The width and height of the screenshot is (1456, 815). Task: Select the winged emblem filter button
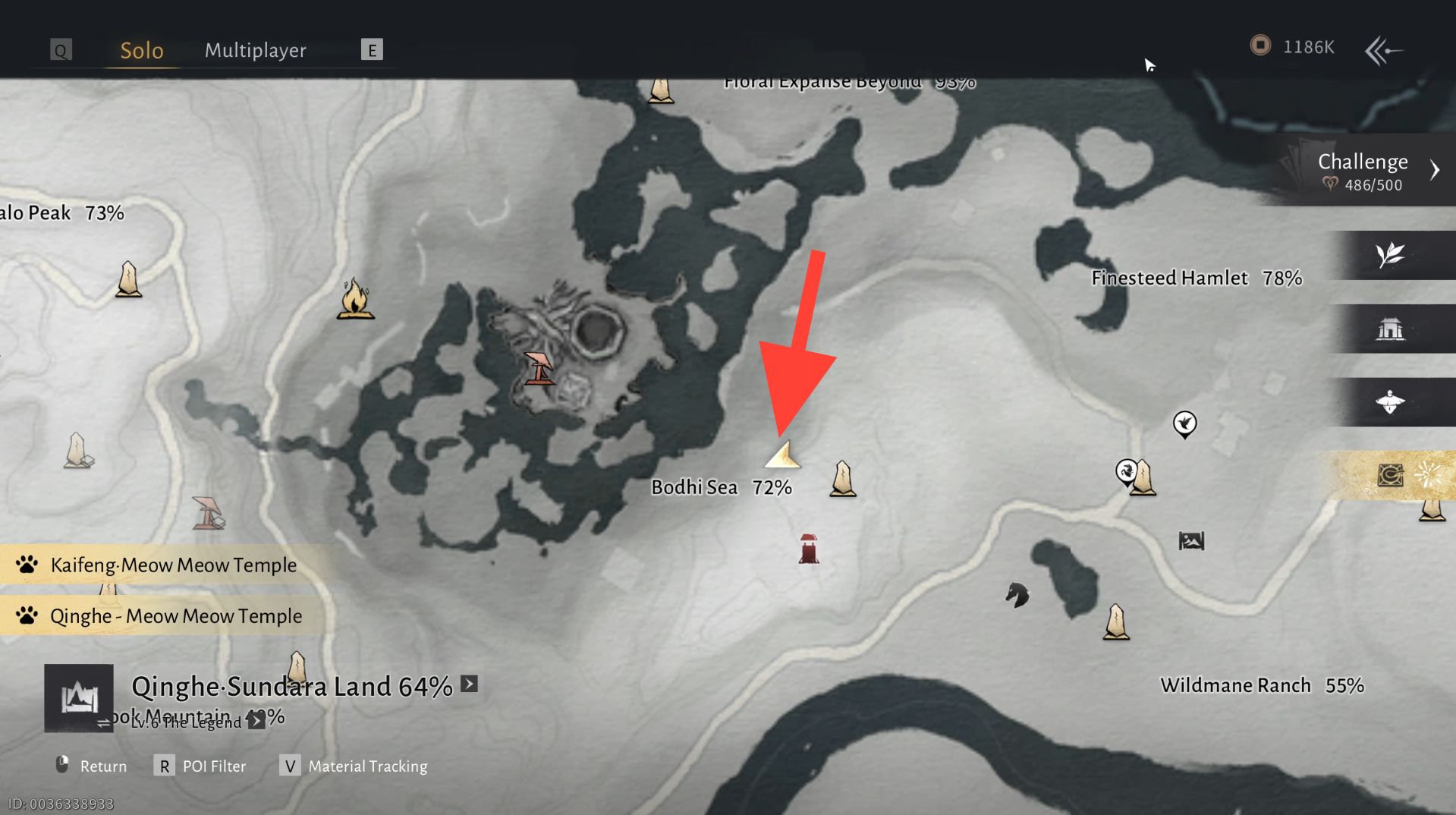point(1390,402)
